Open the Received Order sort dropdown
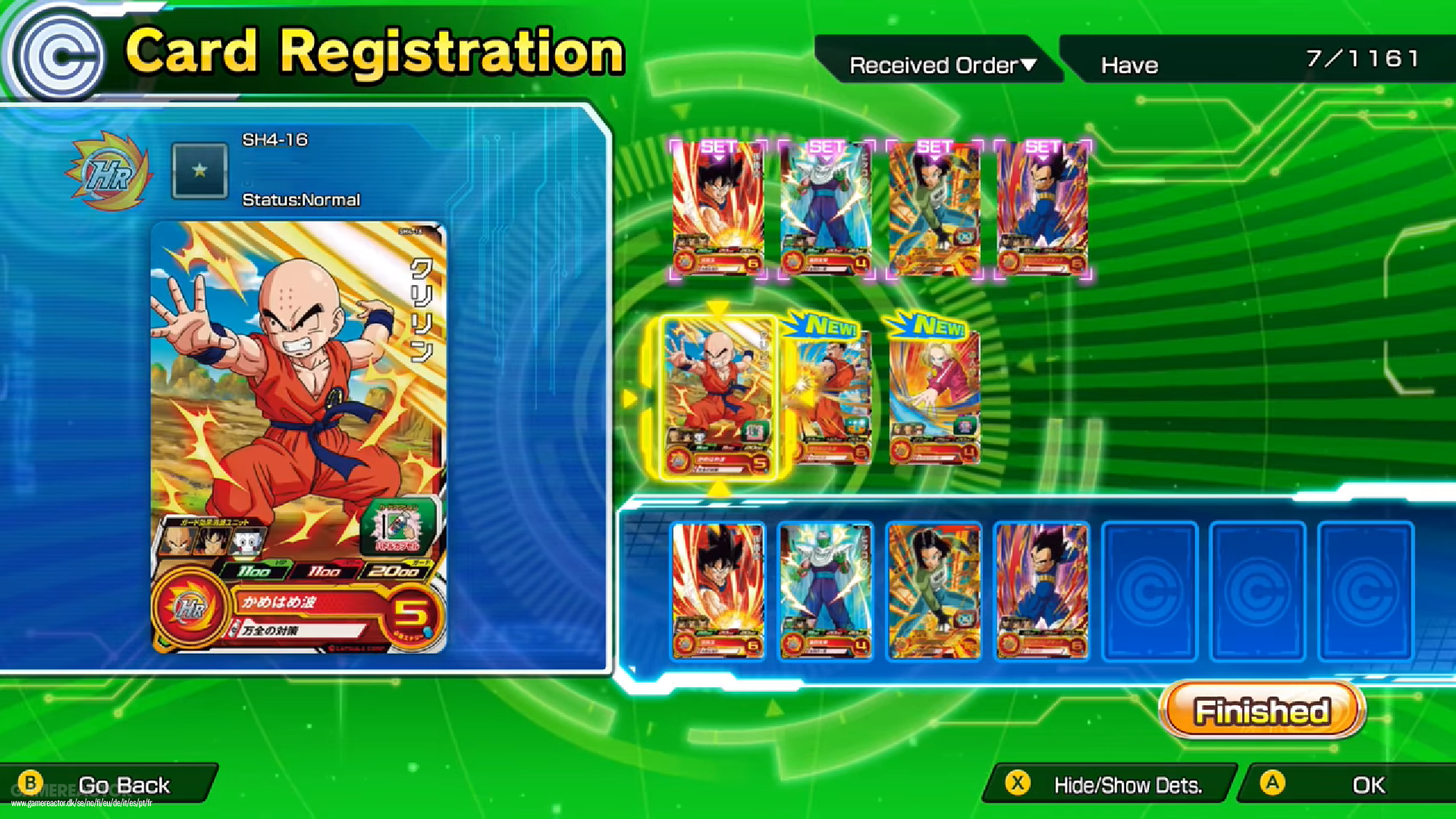1456x819 pixels. coord(940,64)
